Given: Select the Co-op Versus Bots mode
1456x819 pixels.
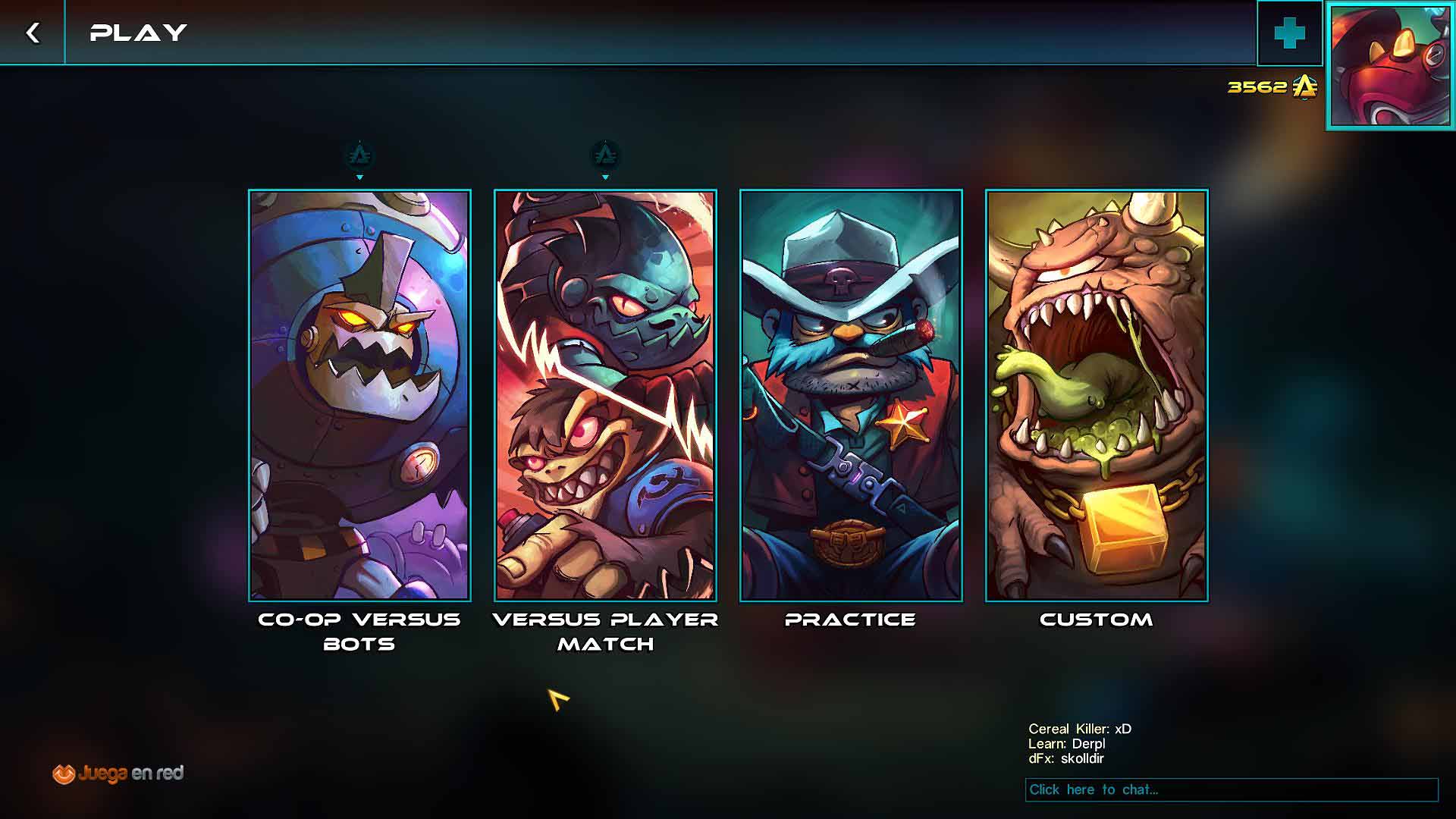Looking at the screenshot, I should coord(359,395).
